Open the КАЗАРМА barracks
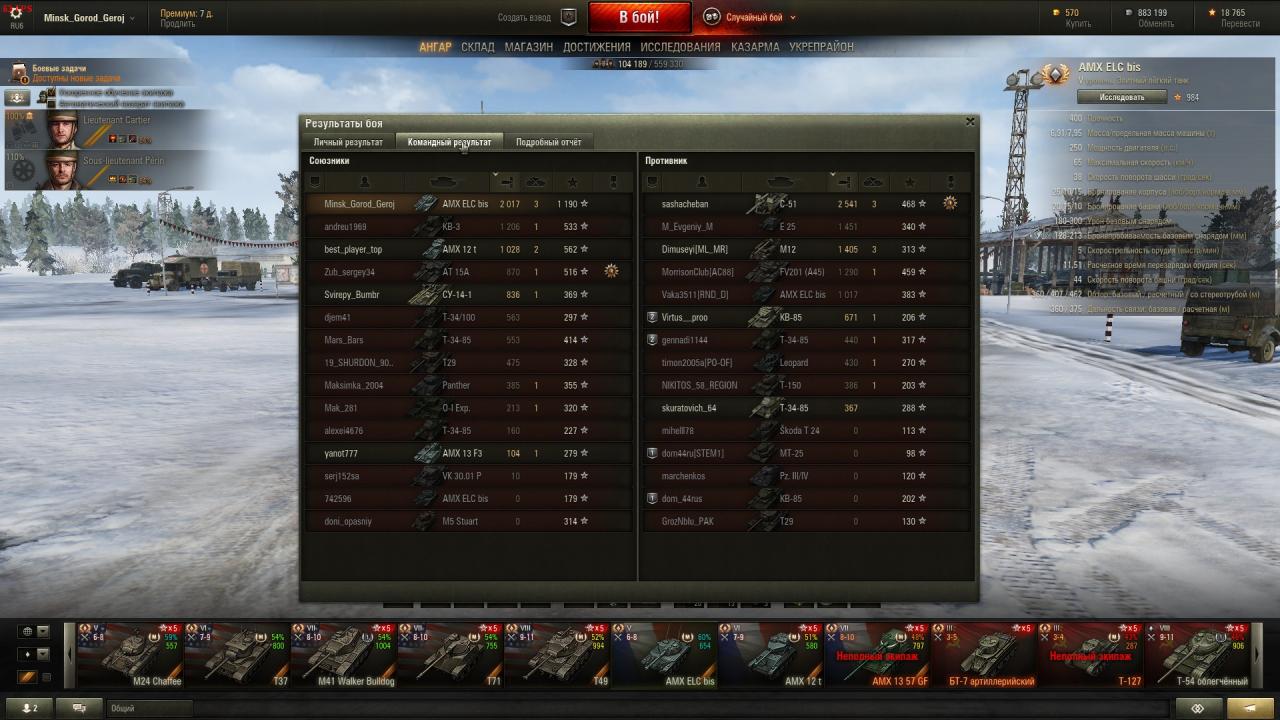This screenshot has width=1280, height=720. coord(755,47)
